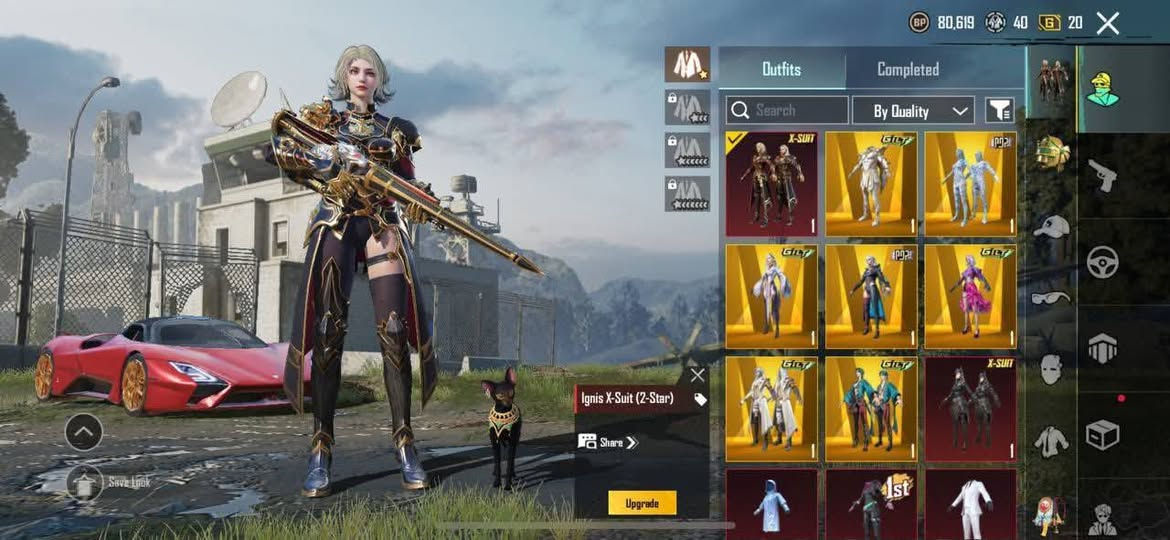Viewport: 1170px width, 540px height.
Task: Upgrade the Ignis X-Suit
Action: (642, 503)
